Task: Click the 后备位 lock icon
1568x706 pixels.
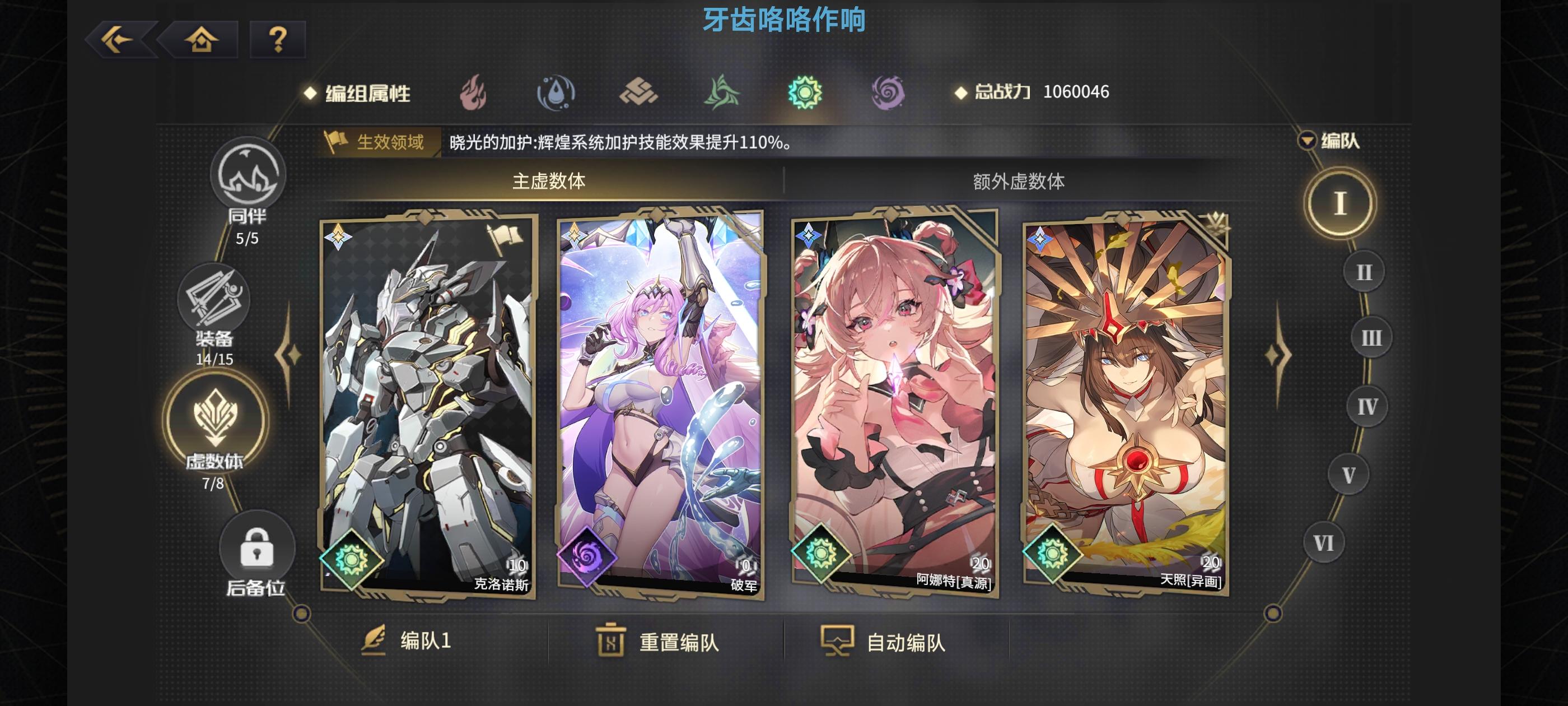Action: tap(258, 547)
